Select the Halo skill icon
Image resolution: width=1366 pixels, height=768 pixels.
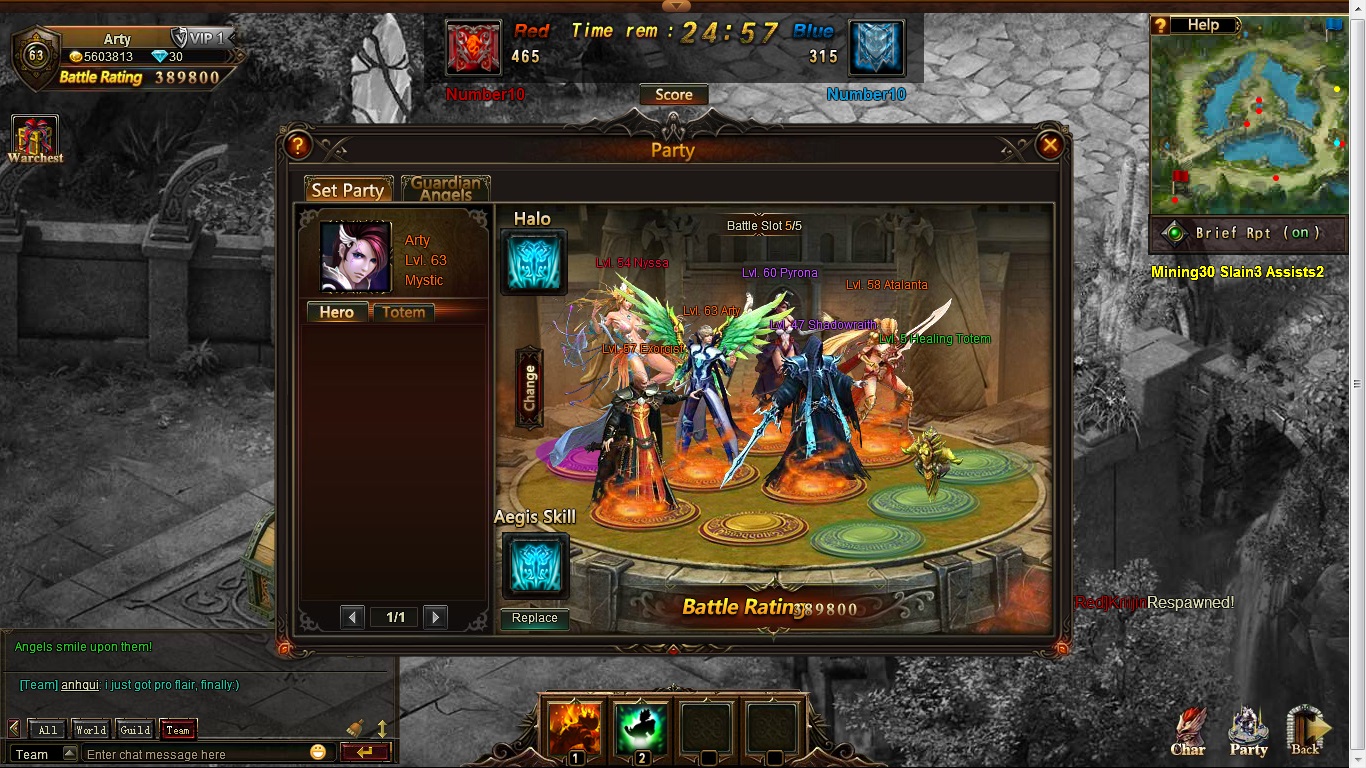pyautogui.click(x=534, y=262)
